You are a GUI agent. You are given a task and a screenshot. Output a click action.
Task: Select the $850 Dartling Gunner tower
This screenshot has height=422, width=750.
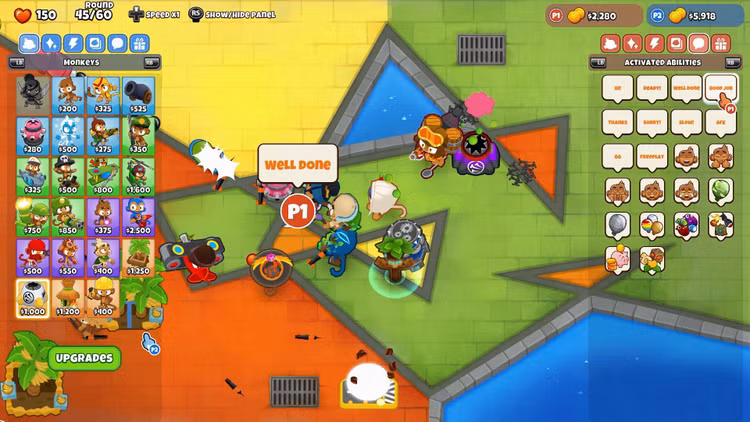coord(67,217)
